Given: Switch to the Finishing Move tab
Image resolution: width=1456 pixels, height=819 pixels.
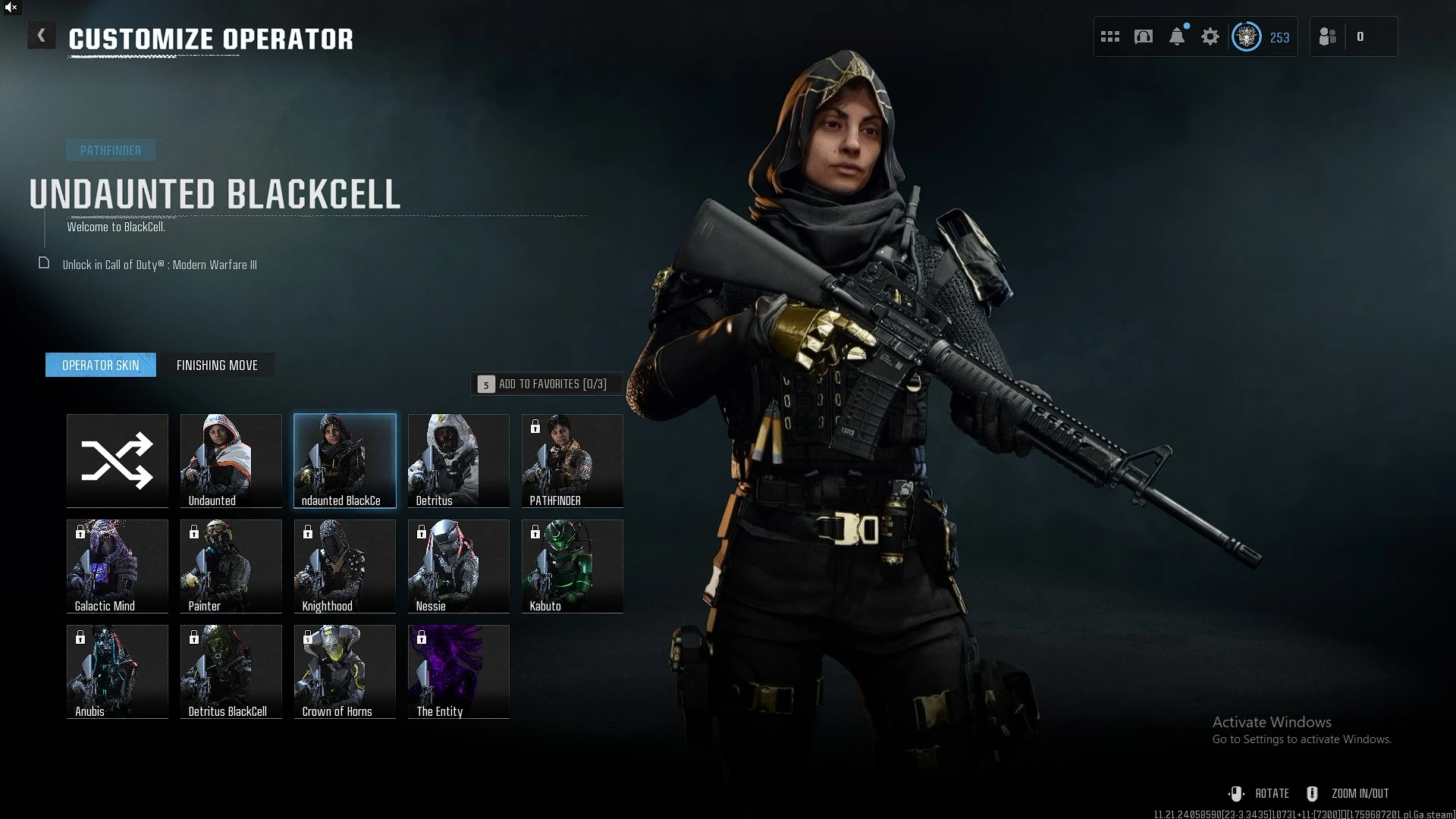Looking at the screenshot, I should [217, 365].
